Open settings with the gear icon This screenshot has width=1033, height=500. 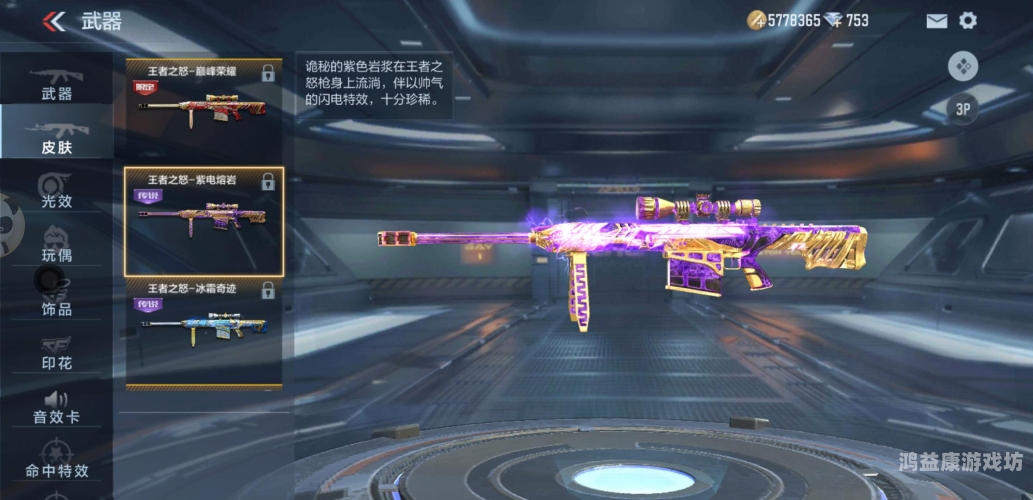point(968,21)
